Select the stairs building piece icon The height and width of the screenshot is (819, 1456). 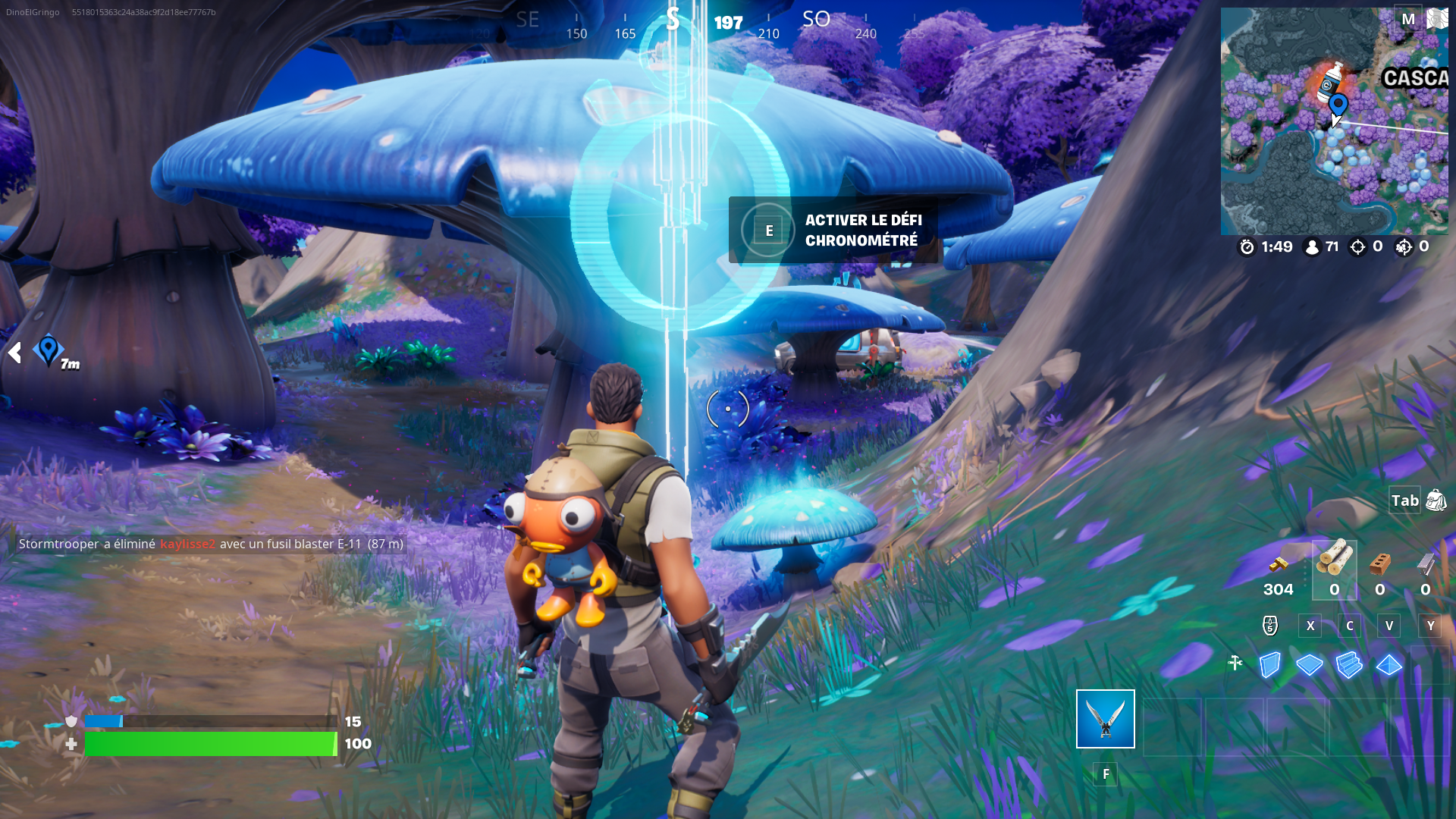[x=1351, y=665]
